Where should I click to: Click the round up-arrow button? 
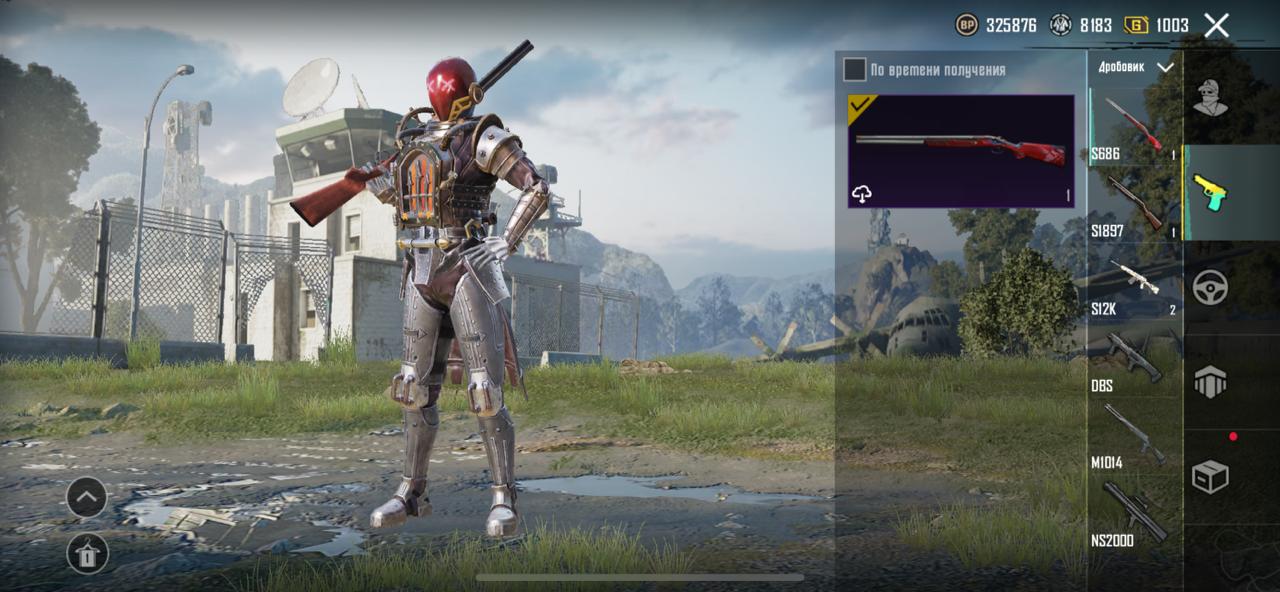(87, 497)
